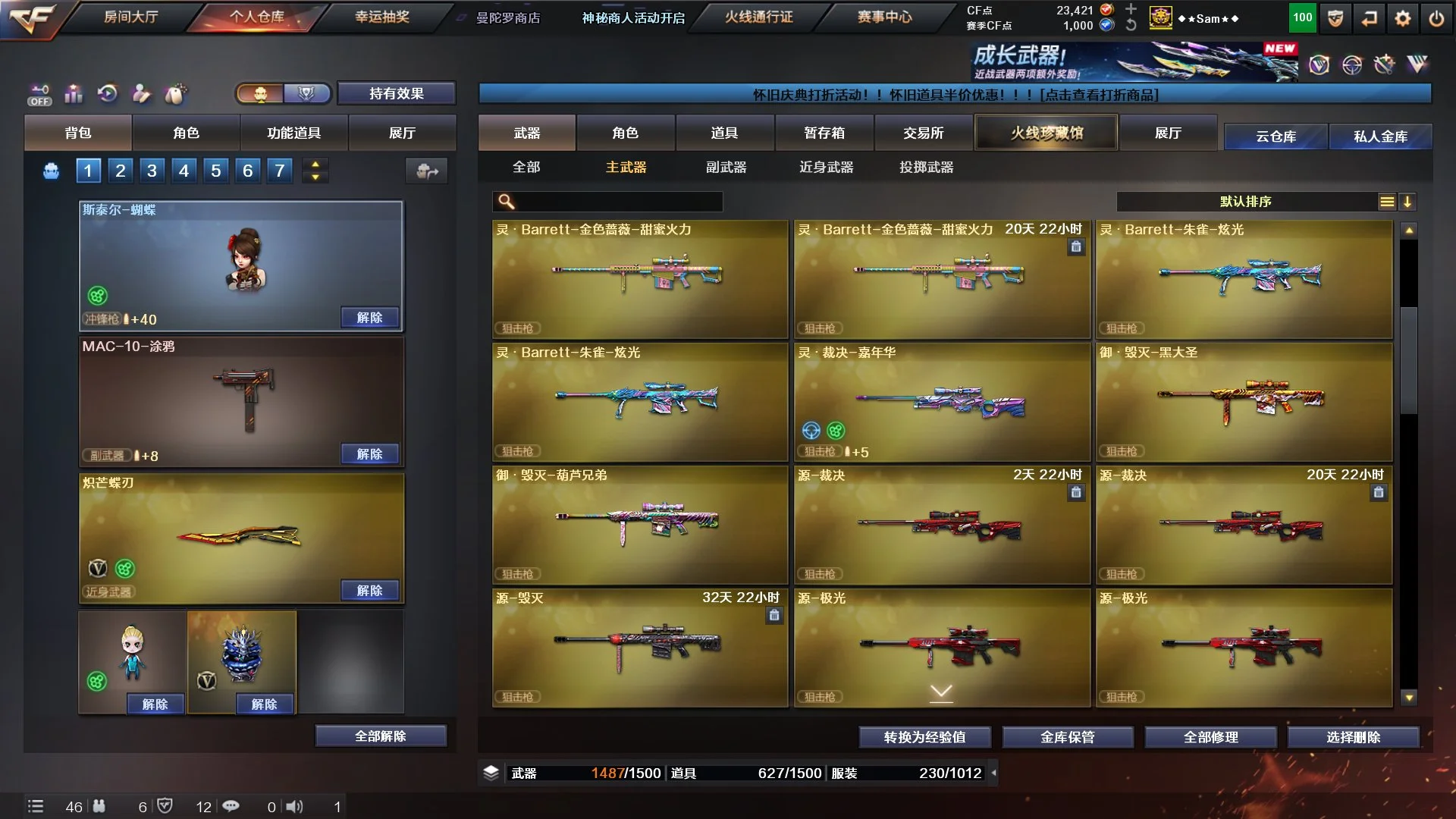1456x819 pixels.
Task: Click 全部解除 to unequip everything
Action: pos(380,736)
